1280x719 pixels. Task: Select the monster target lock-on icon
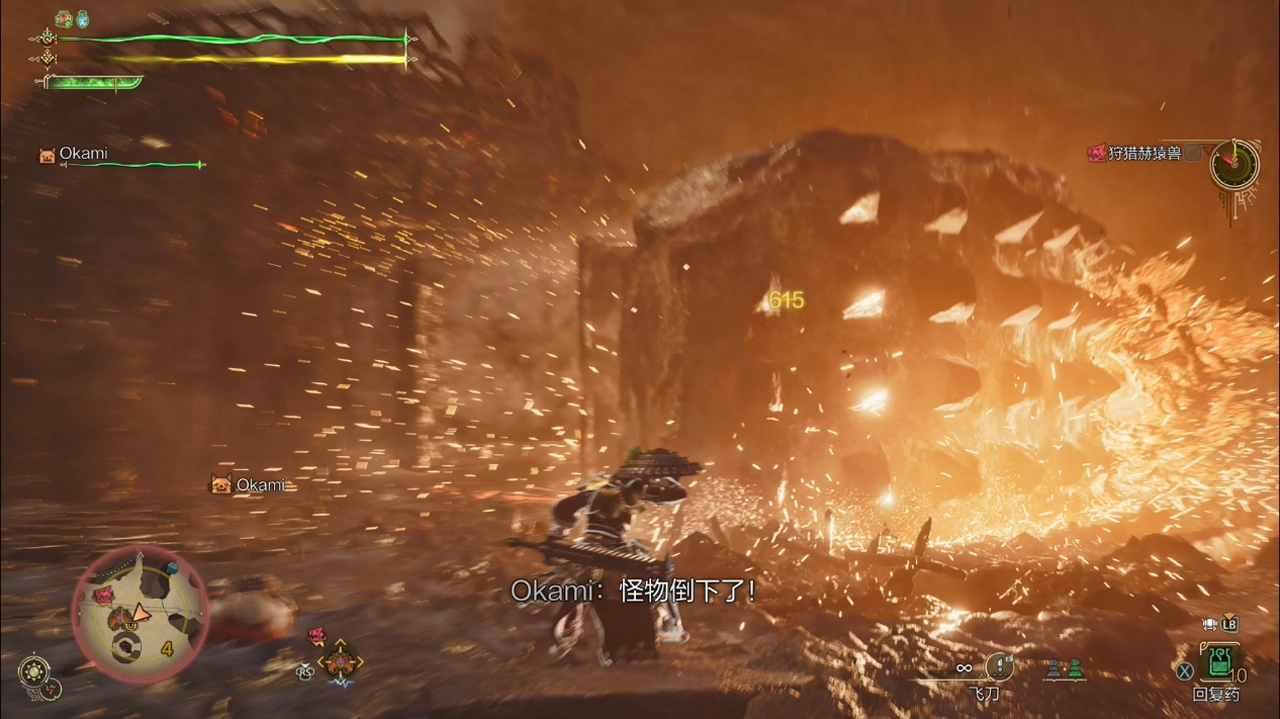pyautogui.click(x=340, y=660)
